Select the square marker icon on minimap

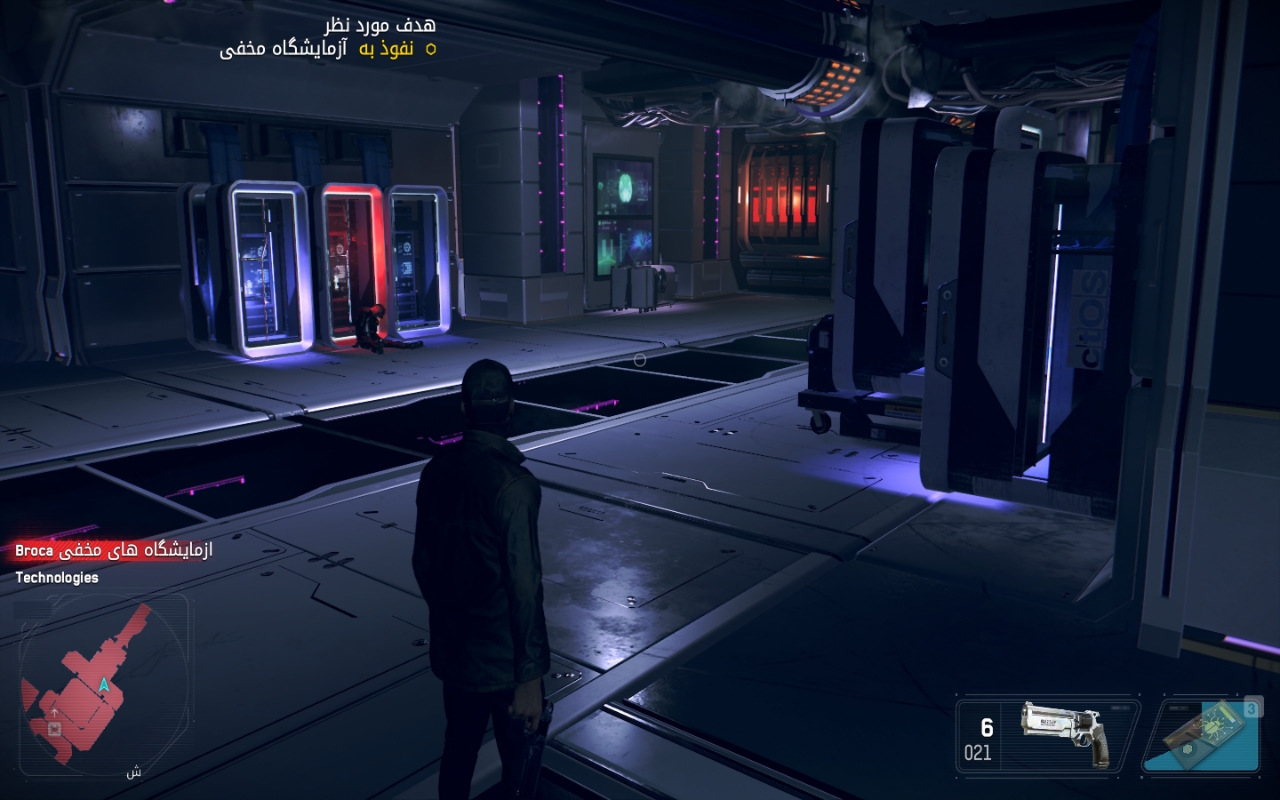[x=55, y=729]
